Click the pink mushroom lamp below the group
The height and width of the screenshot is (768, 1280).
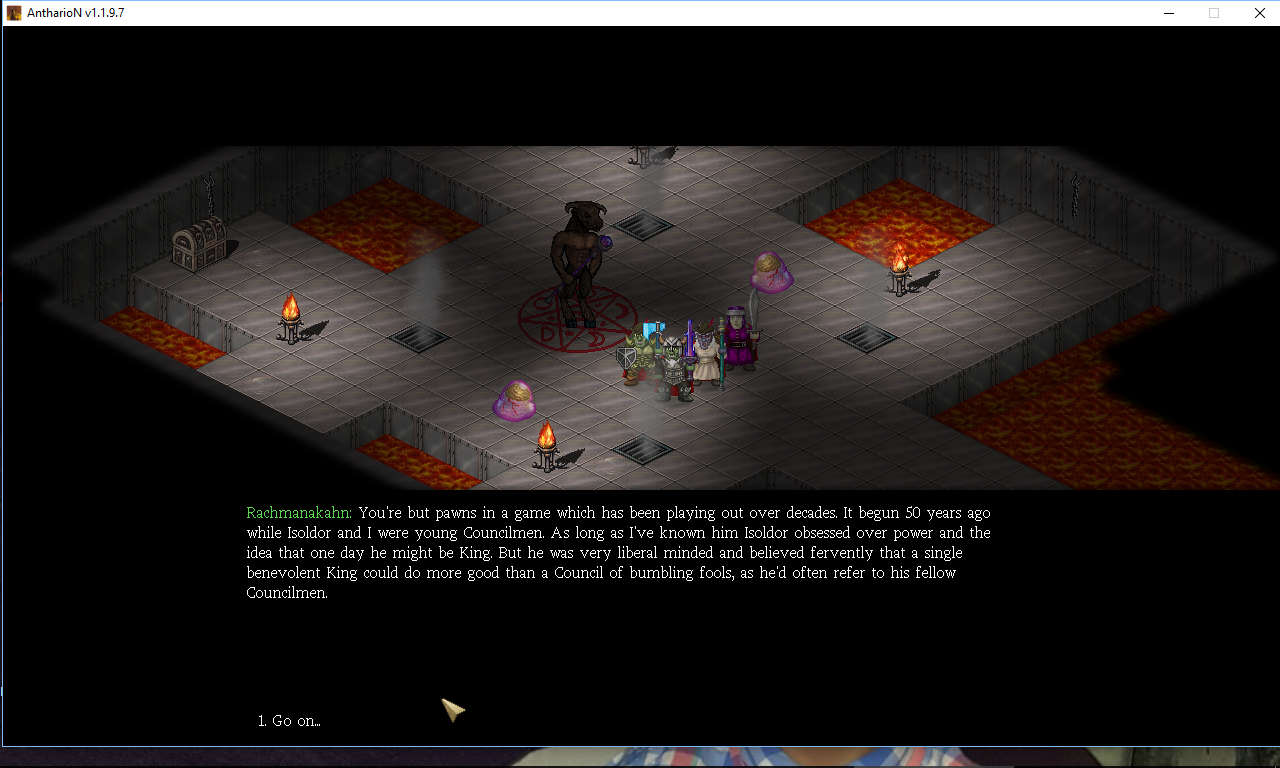(514, 400)
